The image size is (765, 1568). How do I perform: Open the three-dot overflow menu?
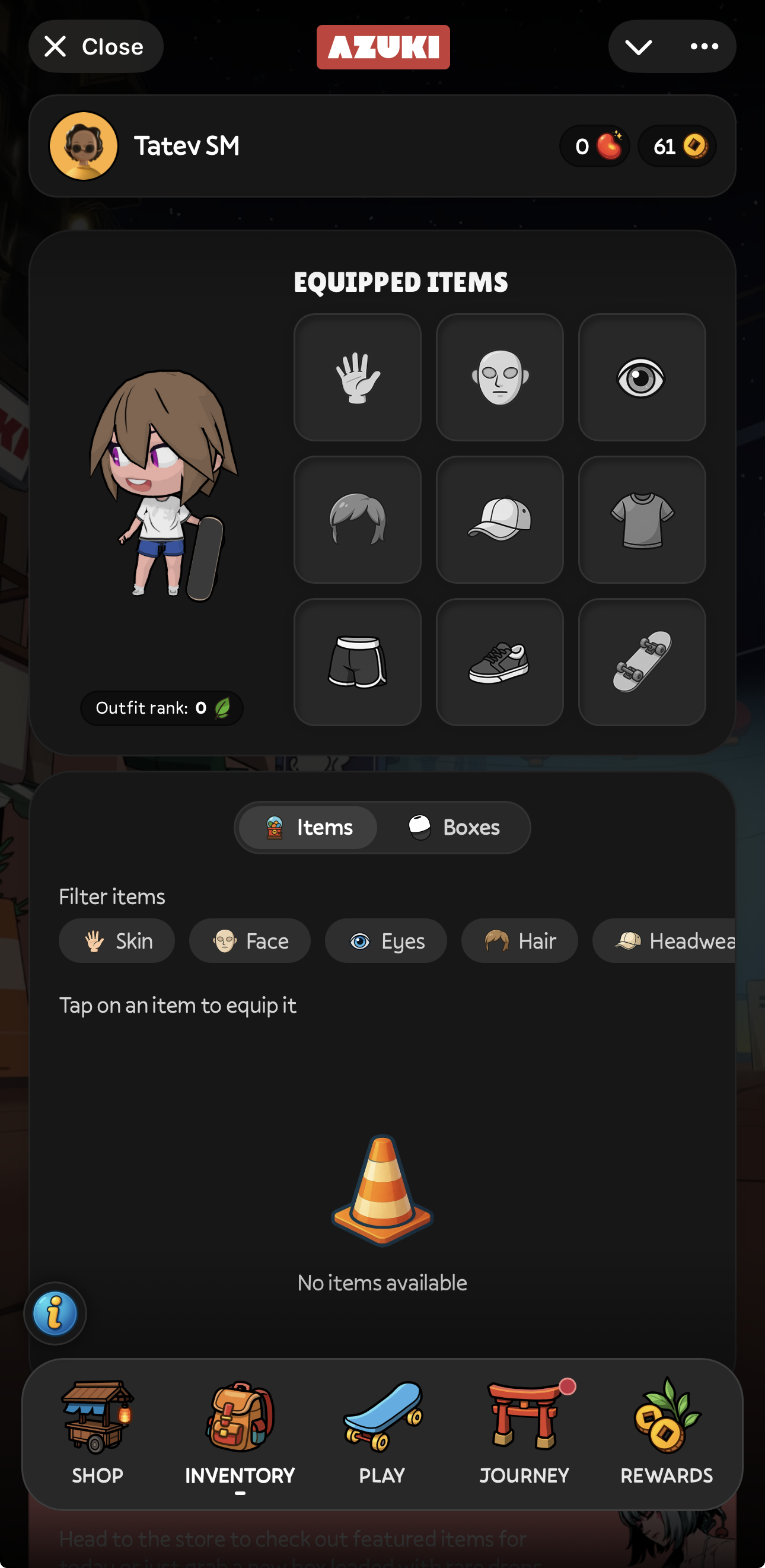[x=703, y=47]
